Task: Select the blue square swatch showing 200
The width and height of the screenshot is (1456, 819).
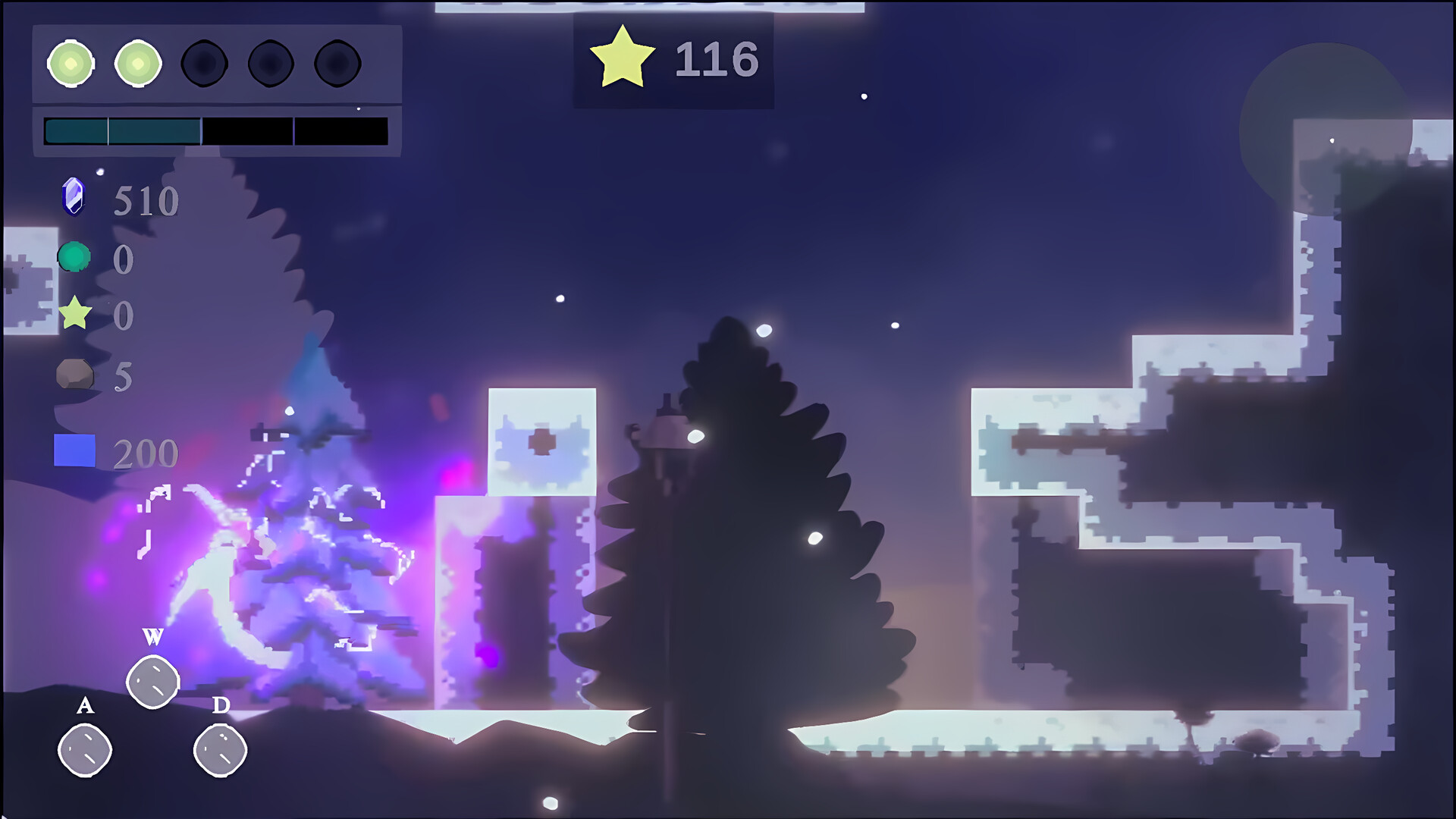Action: (x=74, y=451)
